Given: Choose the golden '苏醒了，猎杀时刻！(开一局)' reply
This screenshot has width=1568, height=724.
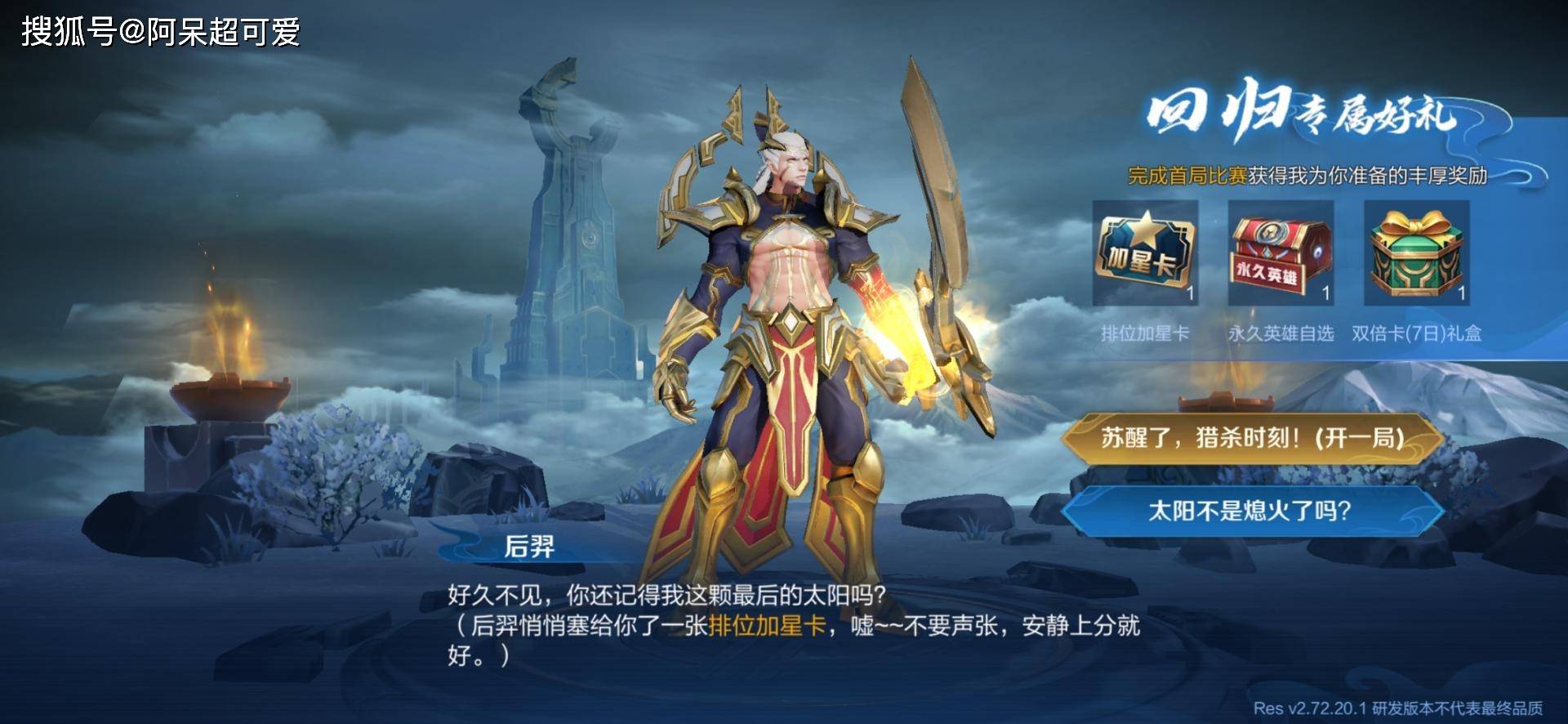Looking at the screenshot, I should coord(1251,439).
